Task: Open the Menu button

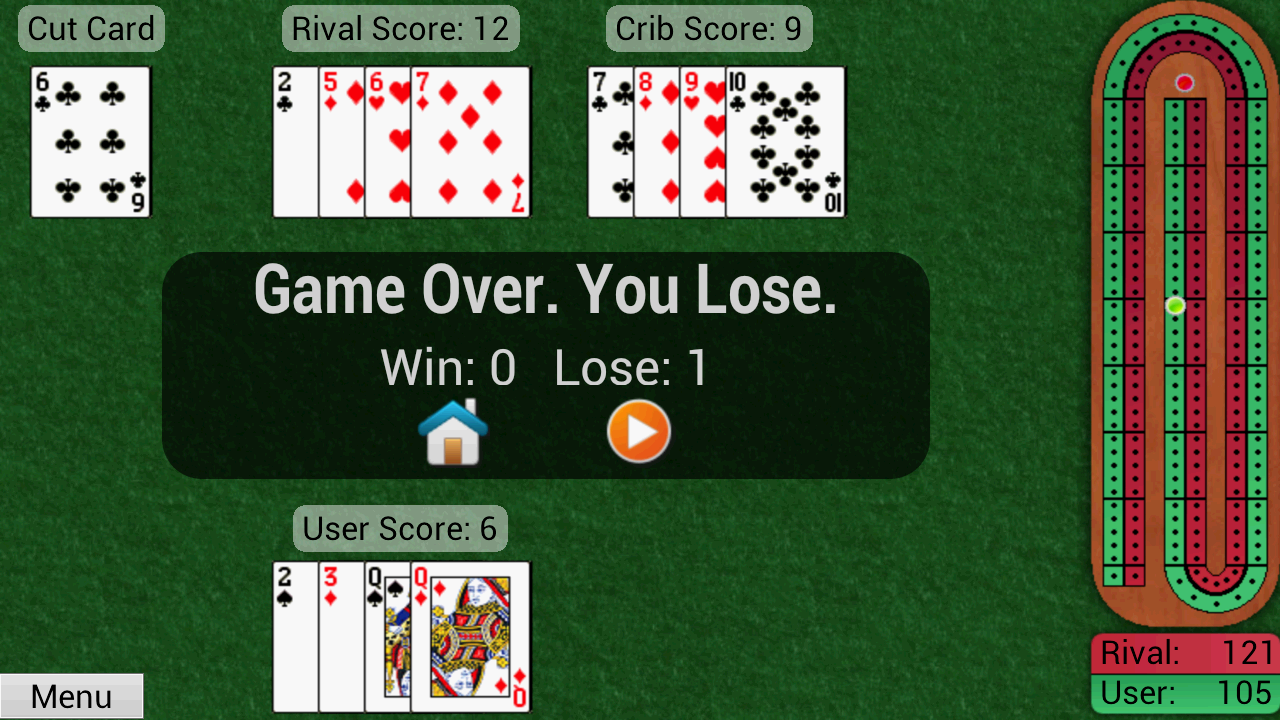Action: pyautogui.click(x=71, y=695)
